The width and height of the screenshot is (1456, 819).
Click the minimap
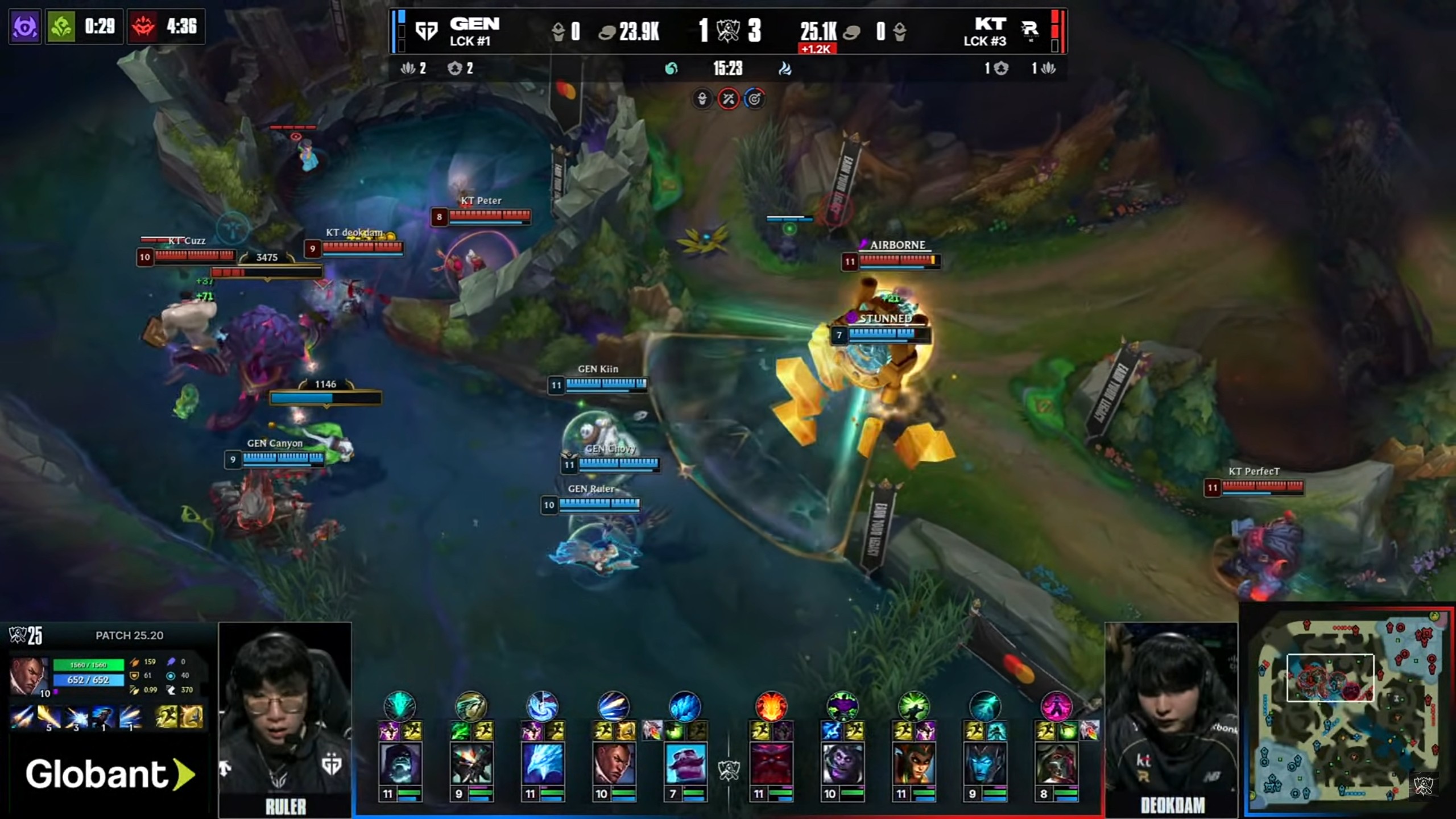coord(1346,711)
